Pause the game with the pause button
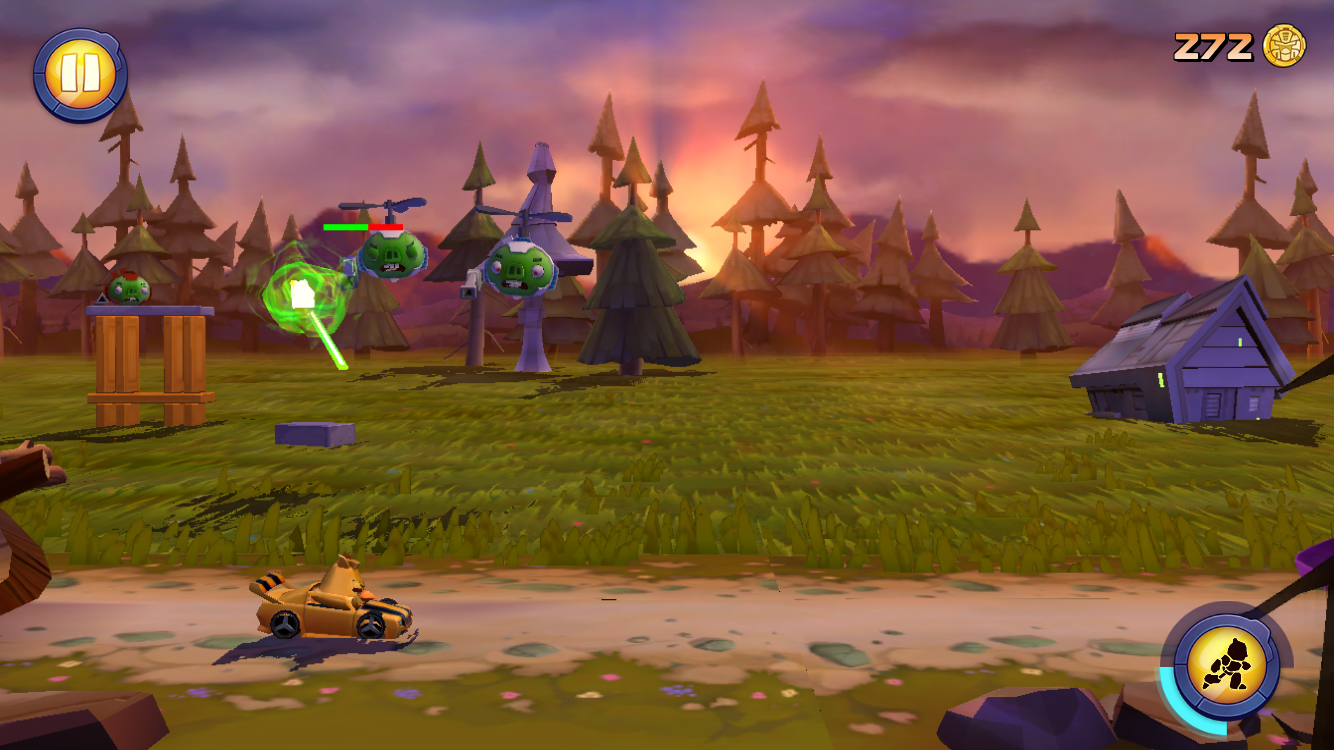Image resolution: width=1334 pixels, height=750 pixels. coord(79,75)
